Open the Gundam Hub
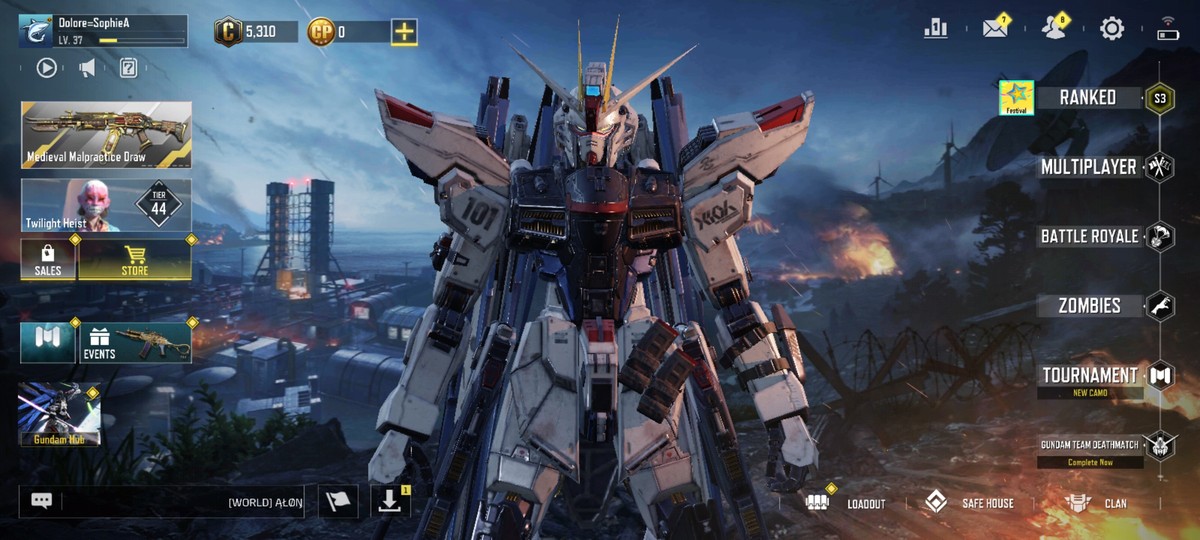This screenshot has width=1200, height=540. point(59,414)
